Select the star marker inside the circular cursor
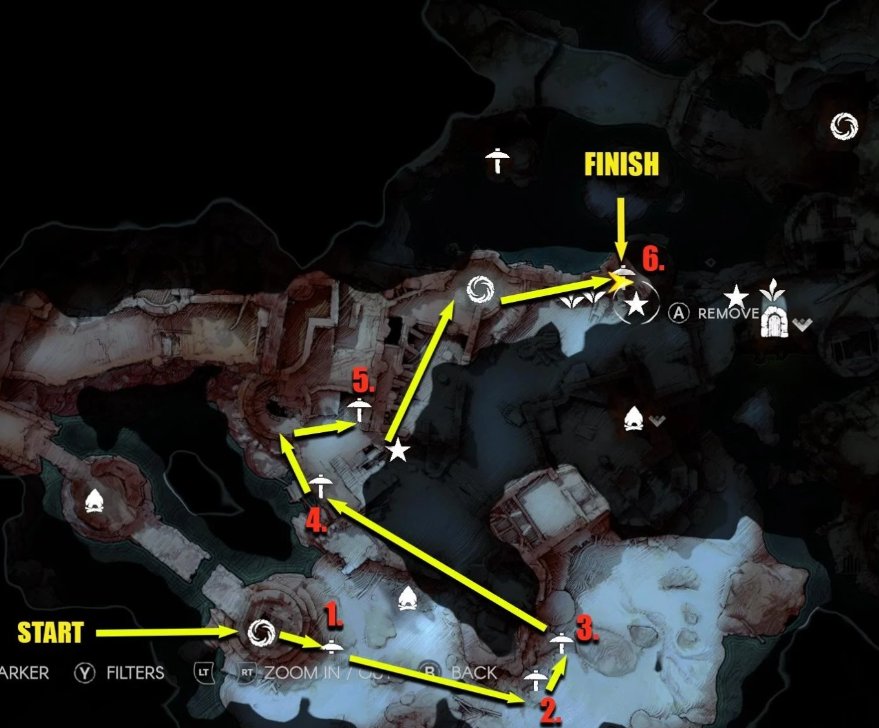Viewport: 879px width, 728px height. [x=636, y=306]
